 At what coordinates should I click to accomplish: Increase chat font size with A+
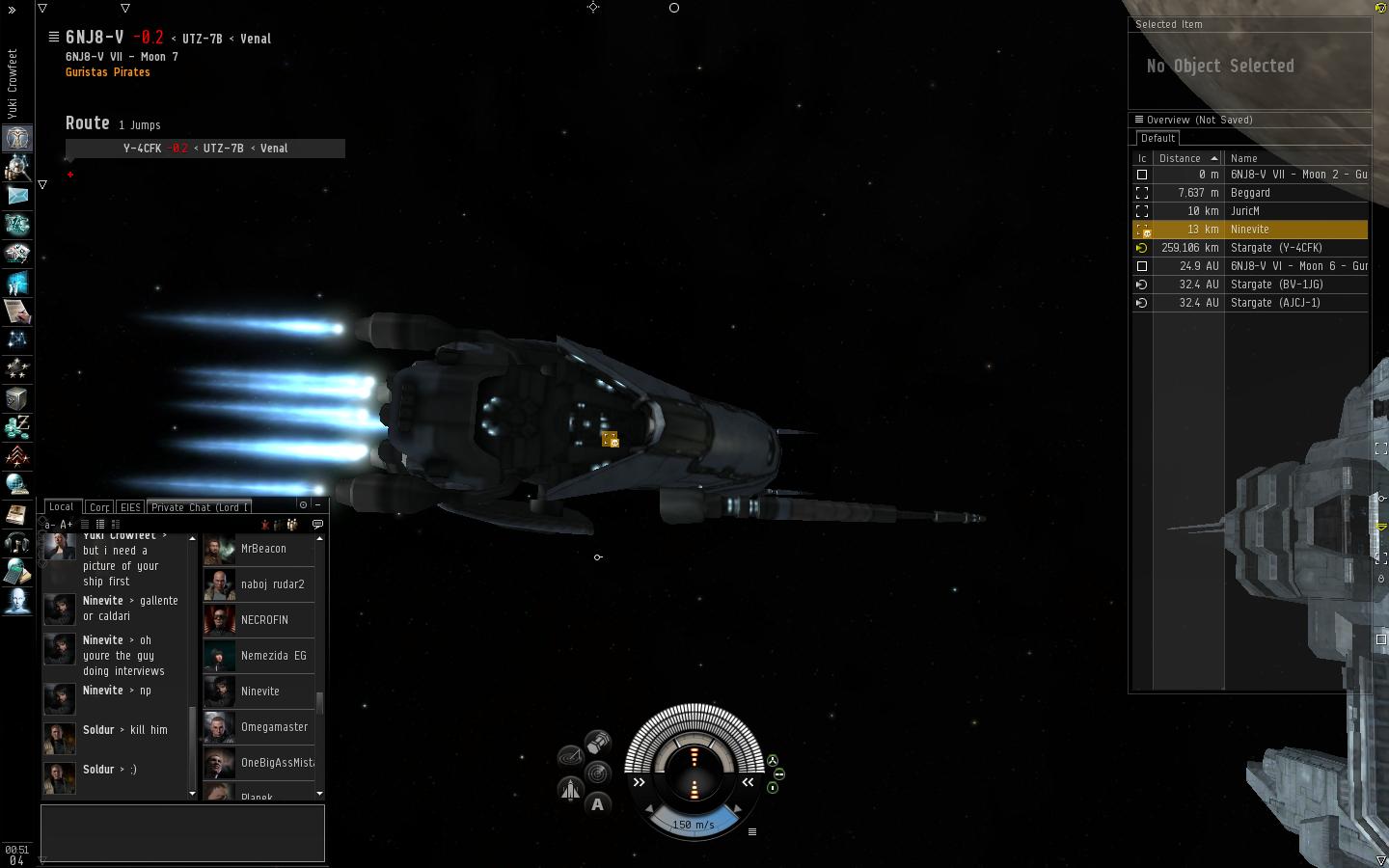(67, 525)
